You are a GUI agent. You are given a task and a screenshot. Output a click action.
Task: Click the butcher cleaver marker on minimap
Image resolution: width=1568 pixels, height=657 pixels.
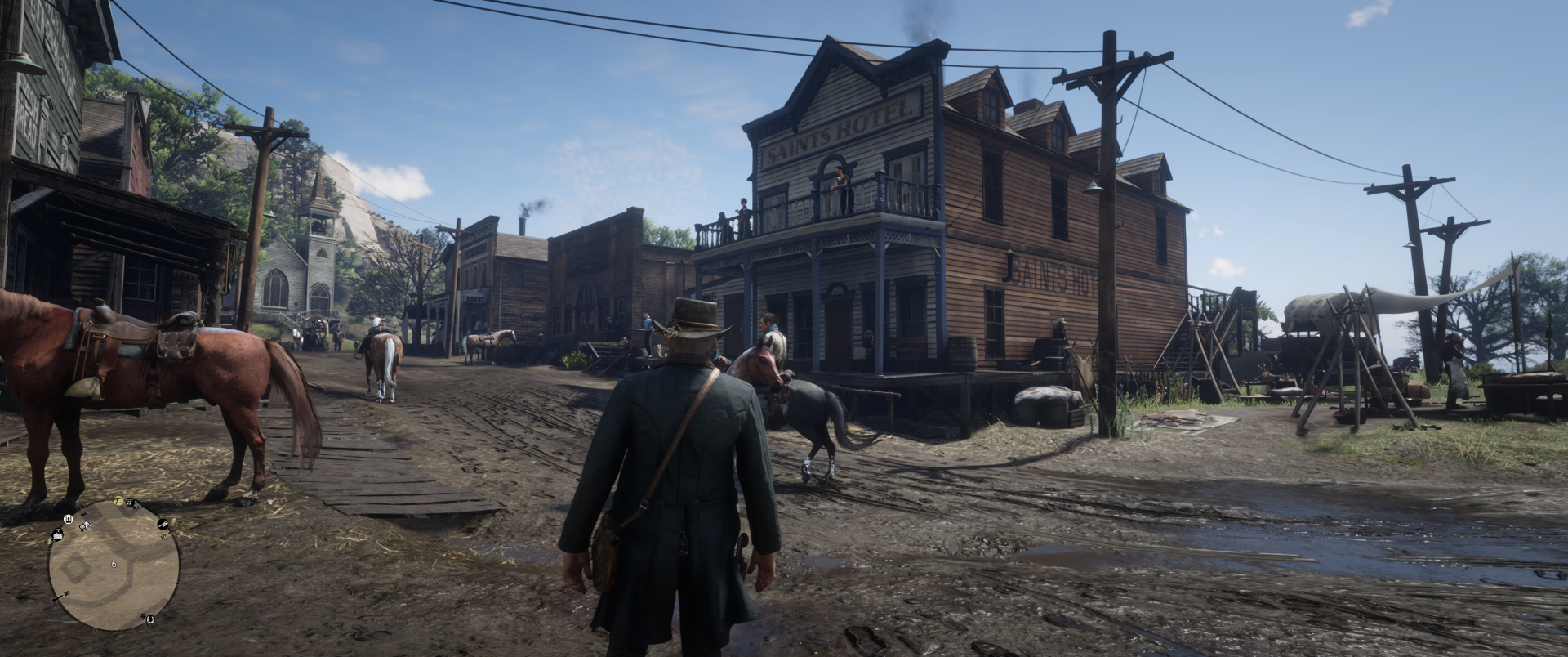pos(163,524)
